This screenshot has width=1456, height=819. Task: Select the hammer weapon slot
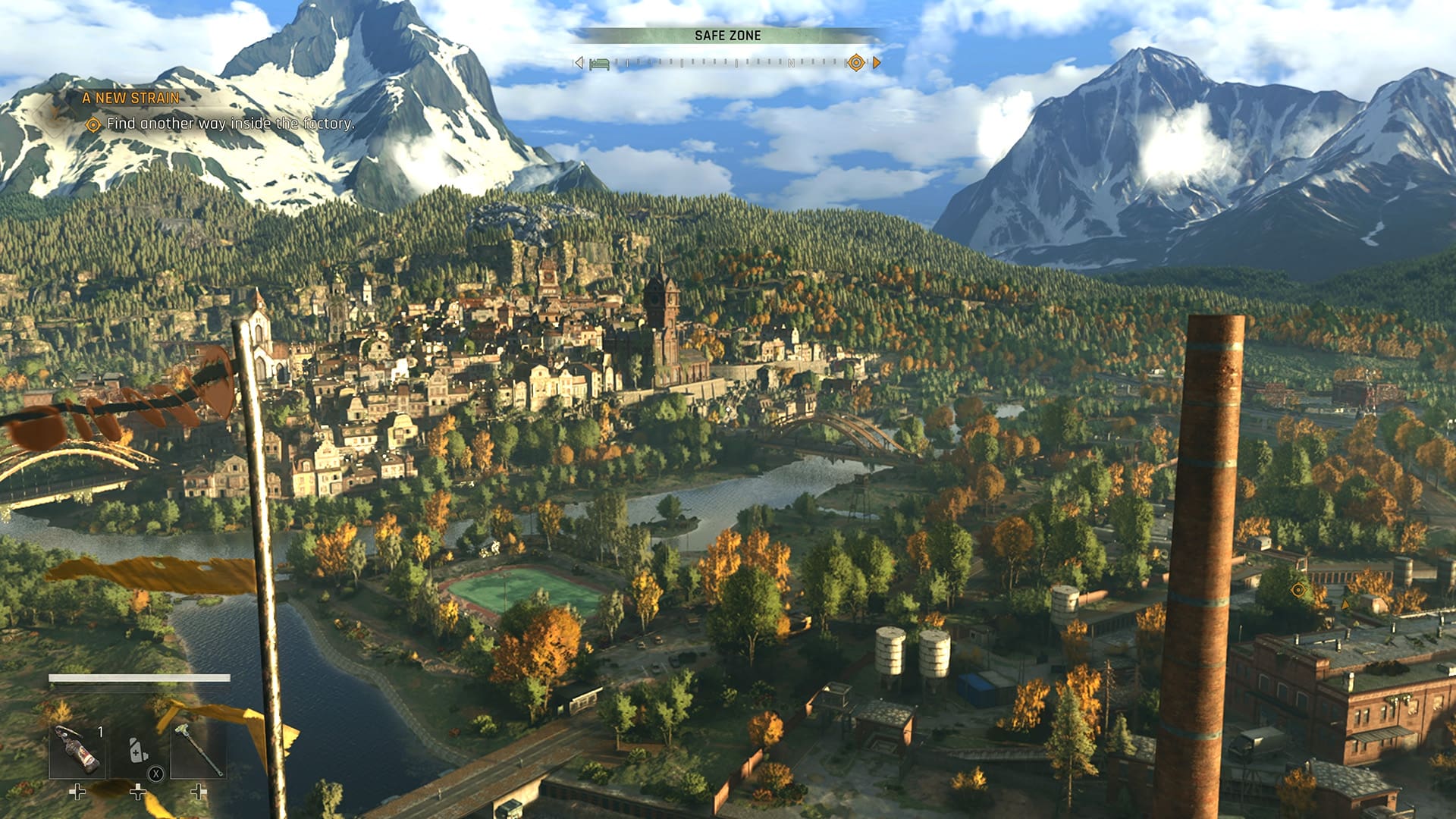pos(199,748)
